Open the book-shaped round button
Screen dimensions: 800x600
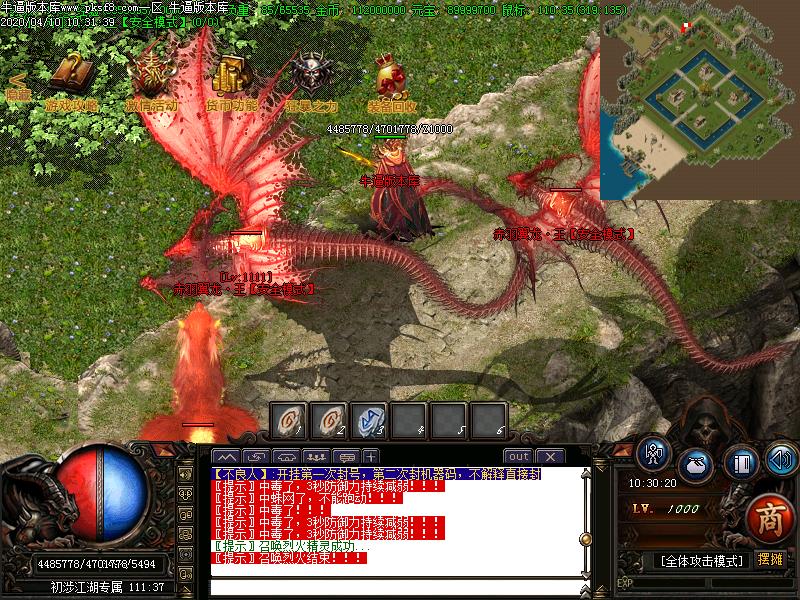[741, 464]
